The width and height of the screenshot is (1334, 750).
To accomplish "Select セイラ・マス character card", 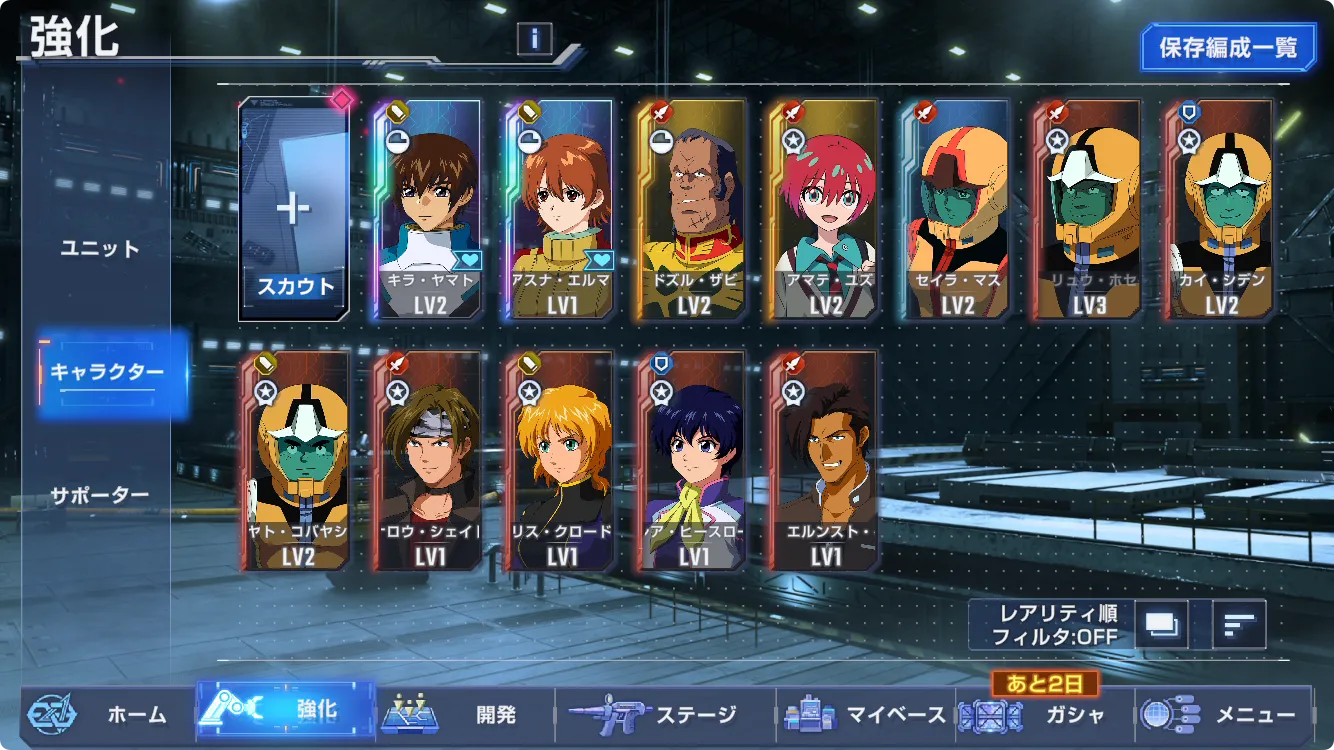I will coord(957,210).
